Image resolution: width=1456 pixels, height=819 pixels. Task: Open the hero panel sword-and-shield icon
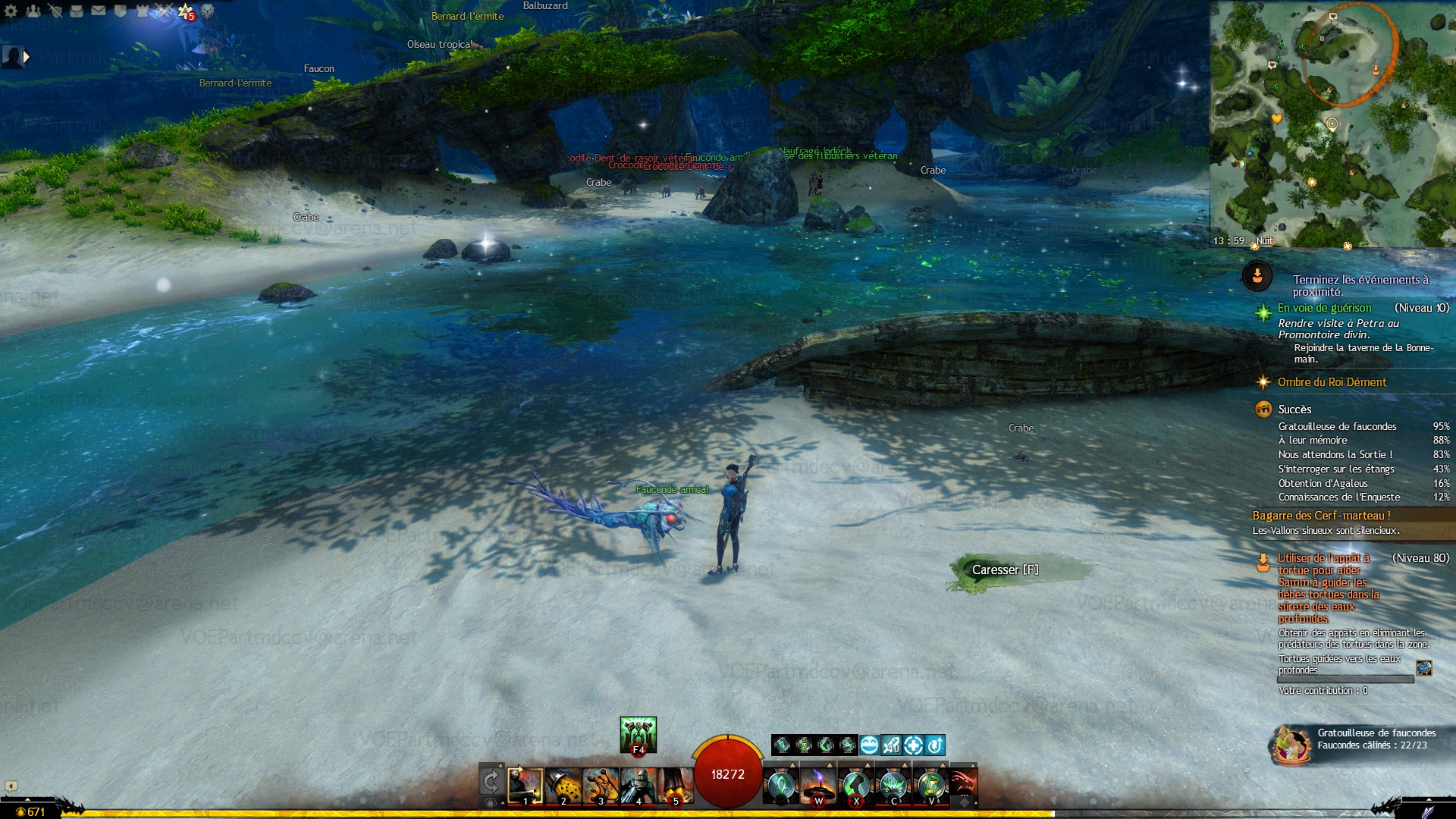55,11
